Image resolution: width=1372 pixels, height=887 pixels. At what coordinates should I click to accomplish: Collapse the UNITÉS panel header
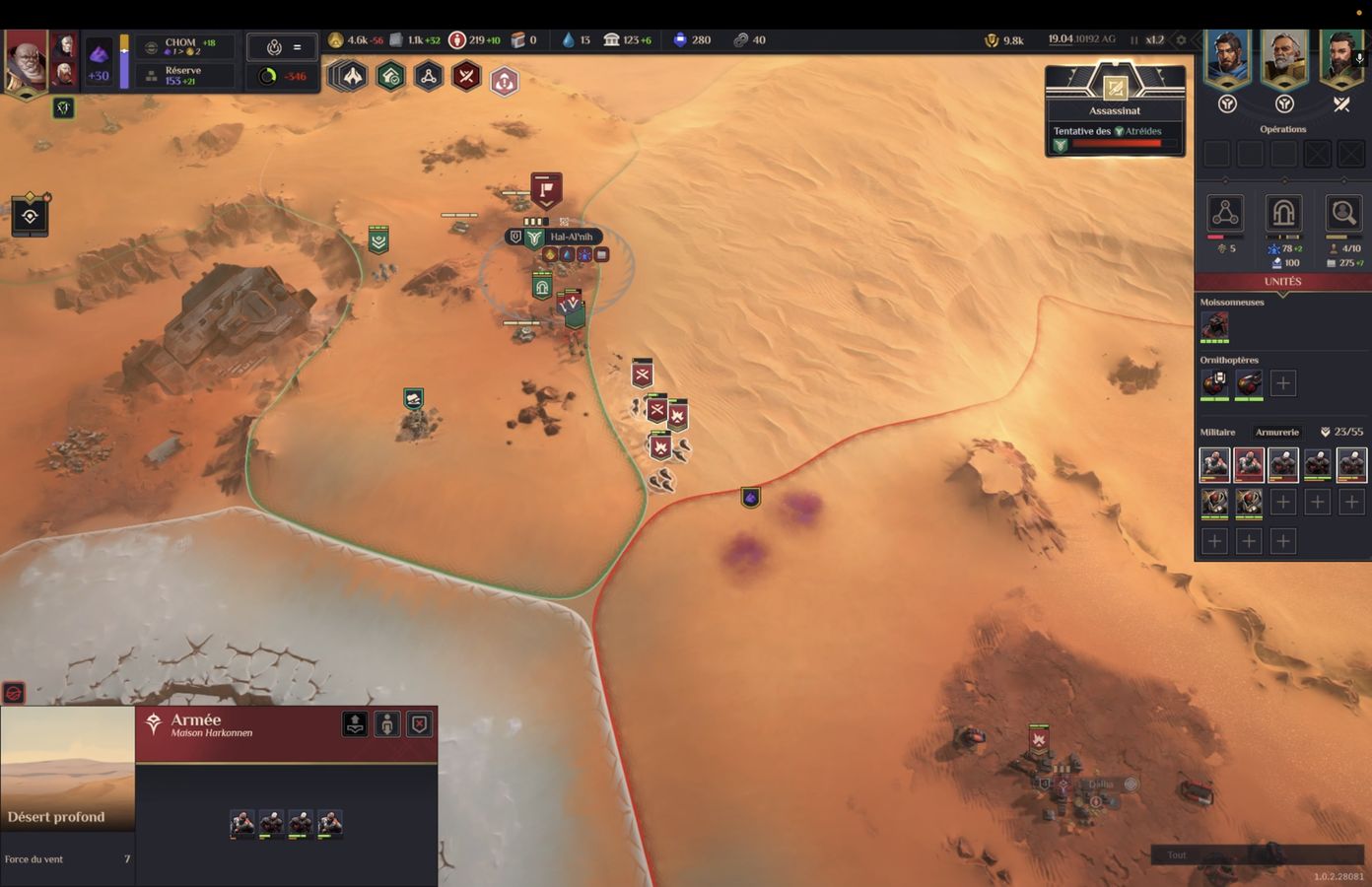1282,282
